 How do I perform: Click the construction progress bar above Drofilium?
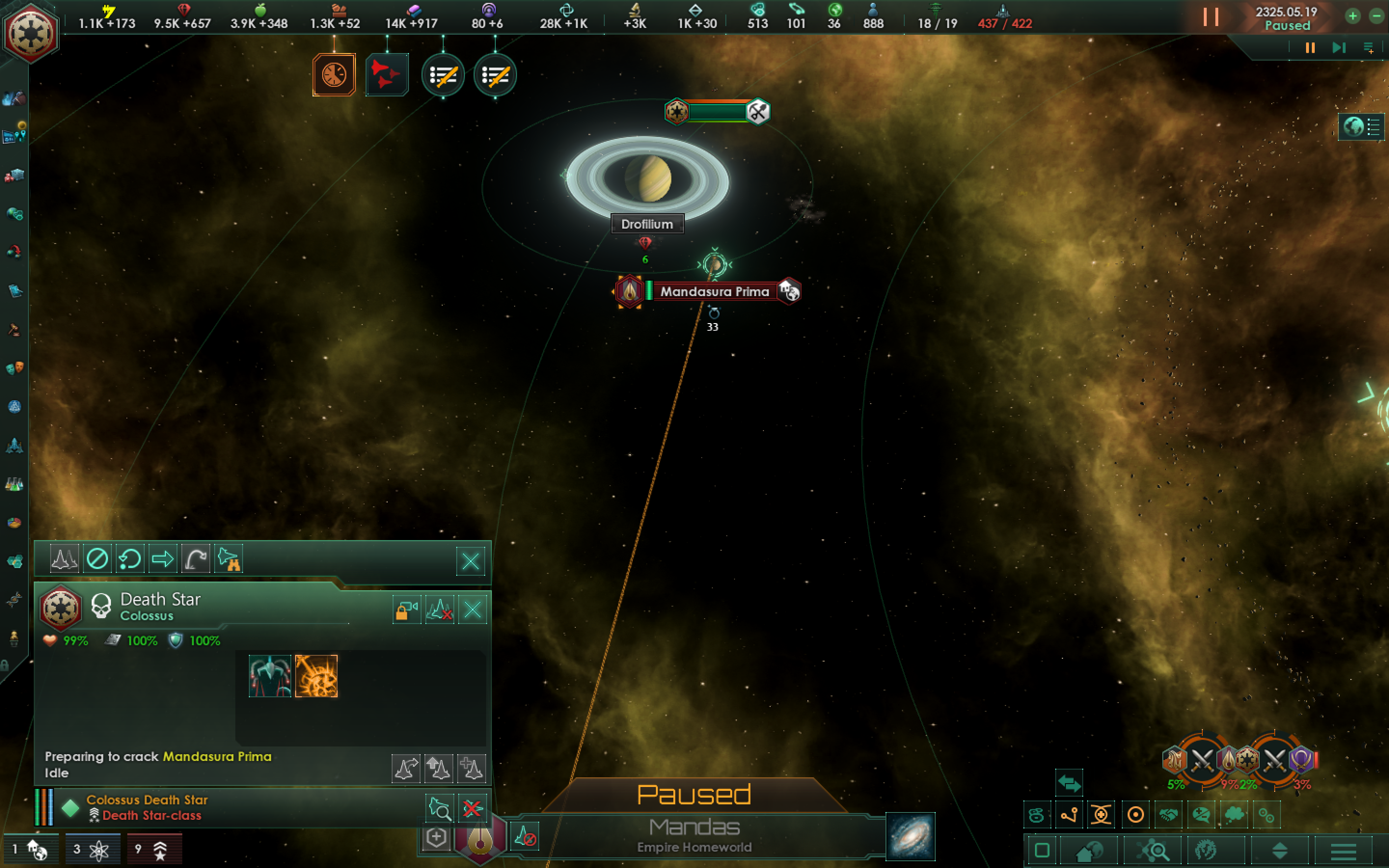pos(719,112)
